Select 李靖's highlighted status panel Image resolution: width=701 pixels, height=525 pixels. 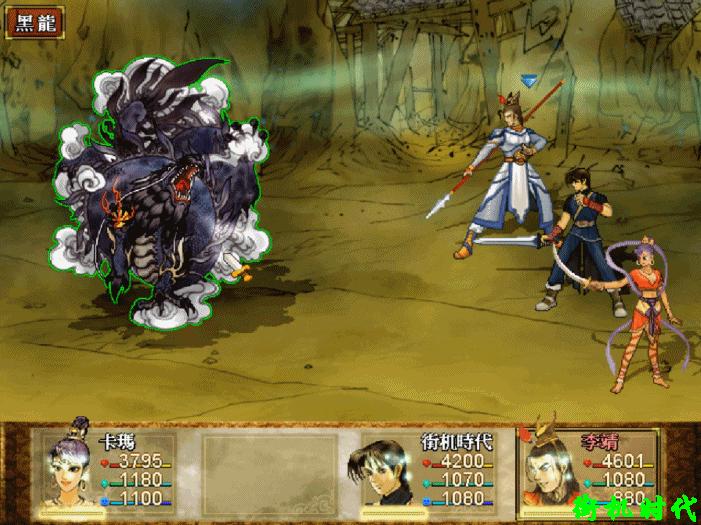pos(588,471)
